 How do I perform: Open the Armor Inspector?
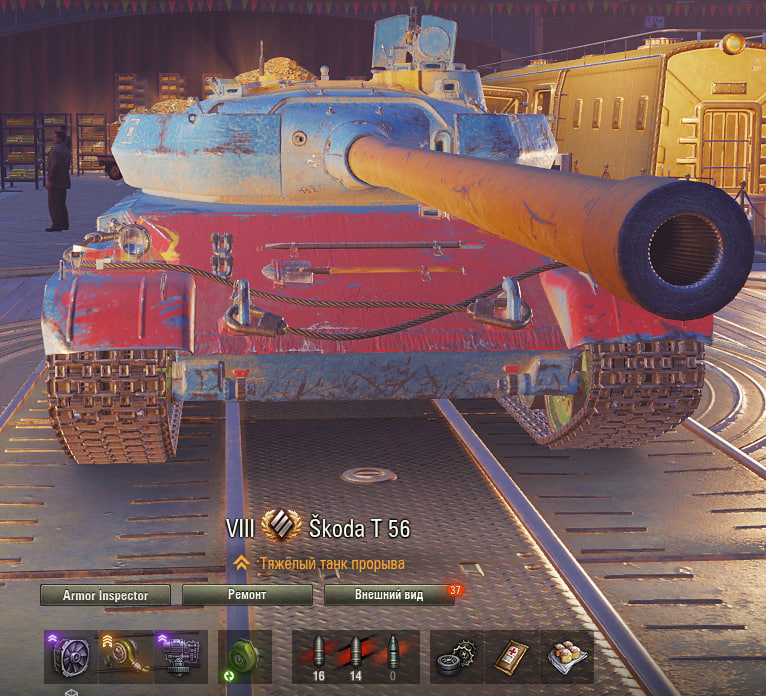click(105, 595)
